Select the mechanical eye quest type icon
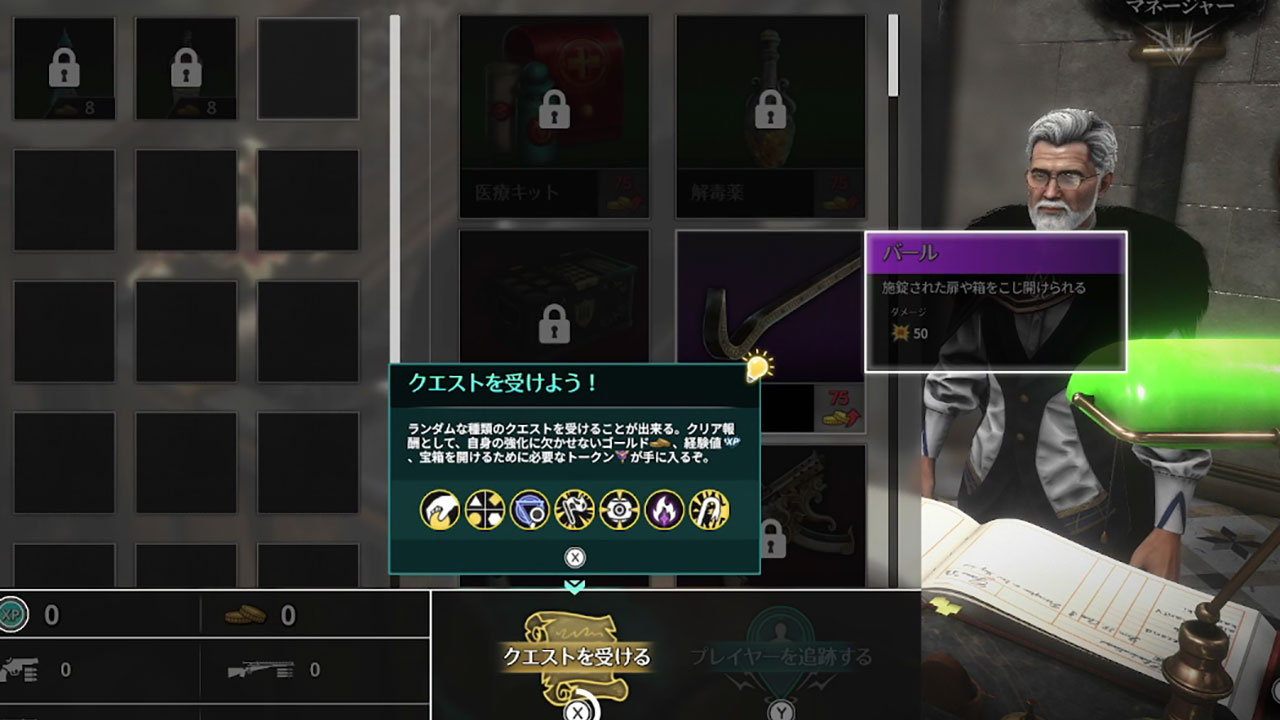 (619, 510)
